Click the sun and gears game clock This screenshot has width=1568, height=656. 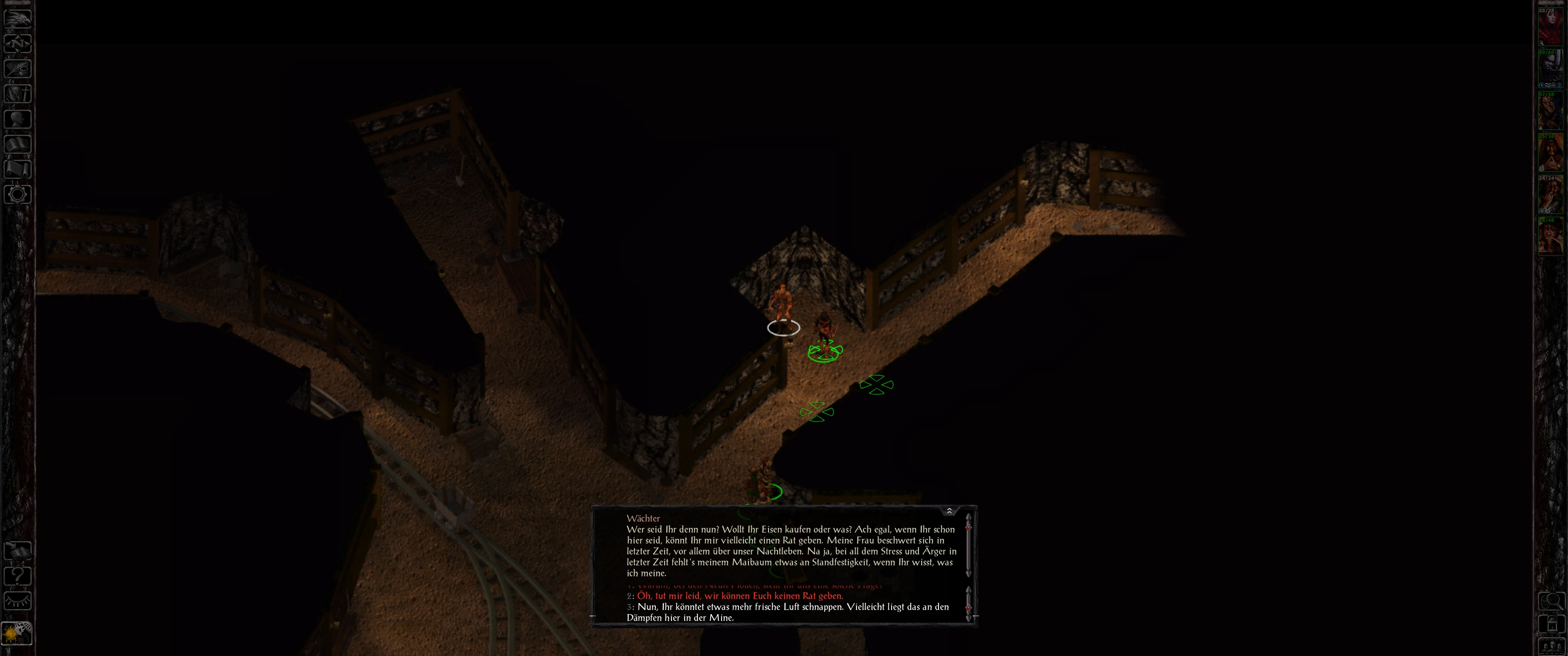point(16,633)
